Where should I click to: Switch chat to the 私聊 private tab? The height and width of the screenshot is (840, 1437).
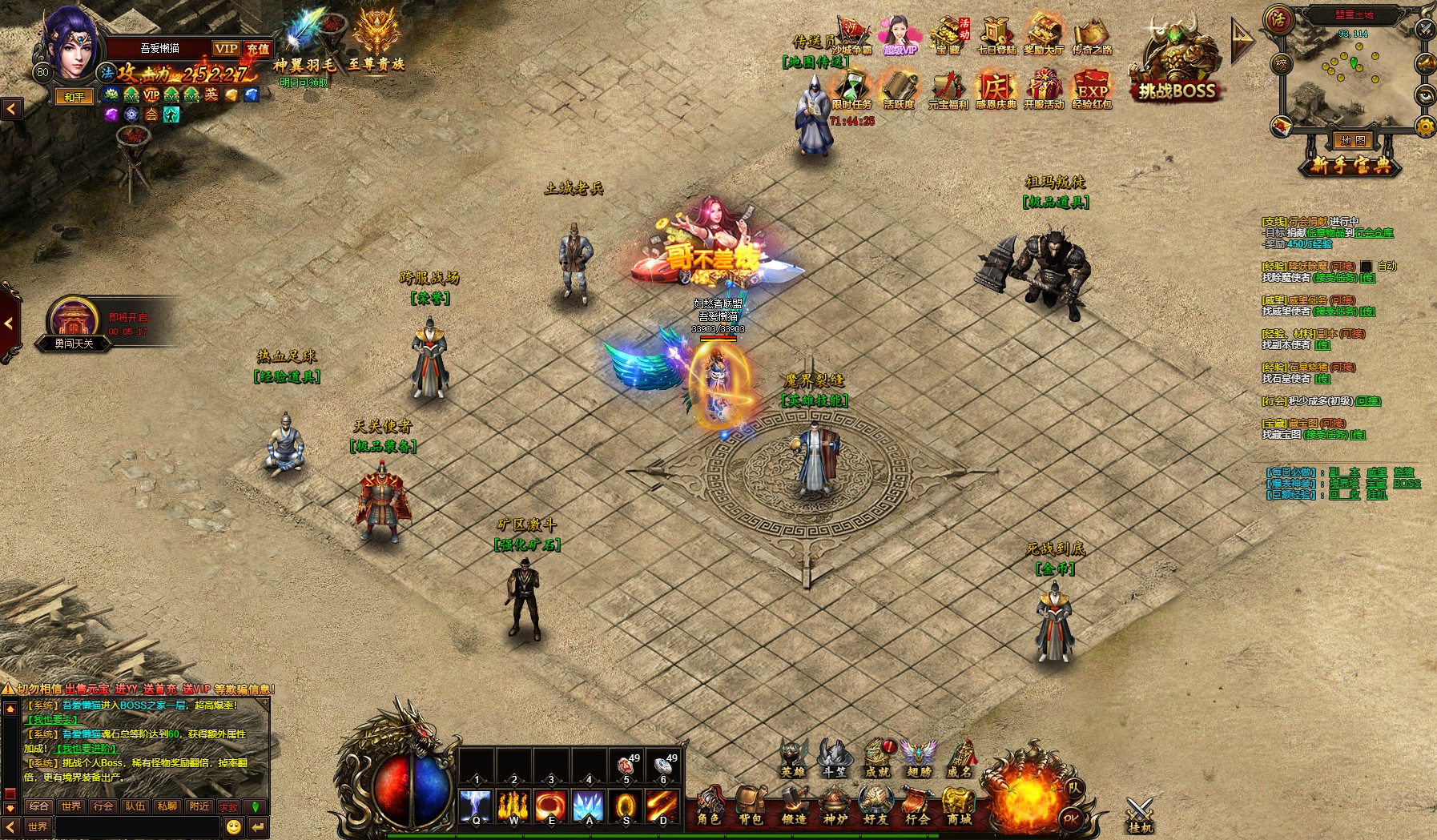167,806
